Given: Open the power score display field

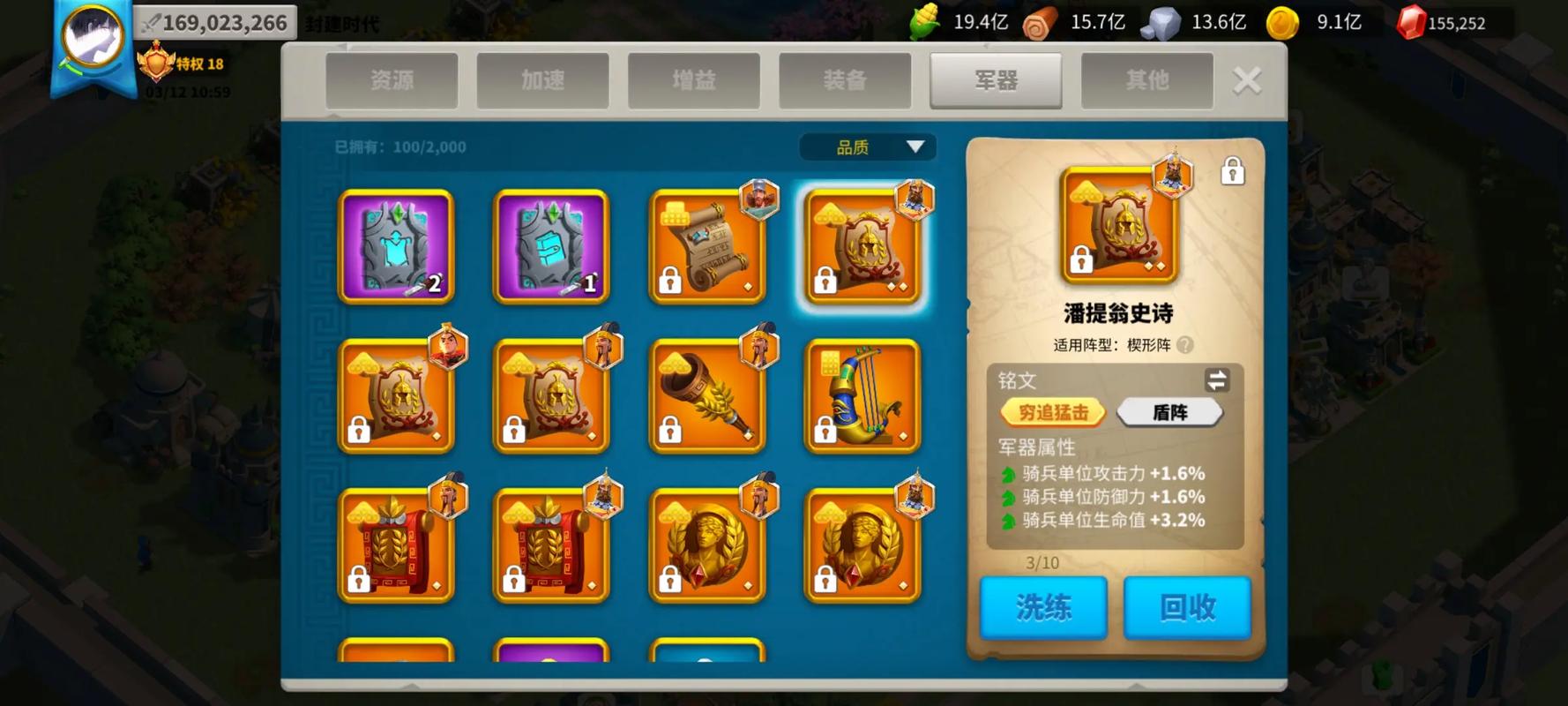Looking at the screenshot, I should (x=216, y=21).
